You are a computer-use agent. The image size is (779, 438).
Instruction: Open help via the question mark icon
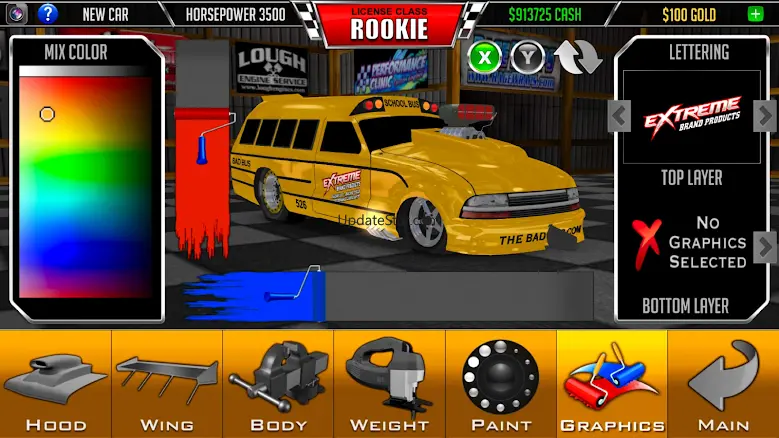click(48, 14)
